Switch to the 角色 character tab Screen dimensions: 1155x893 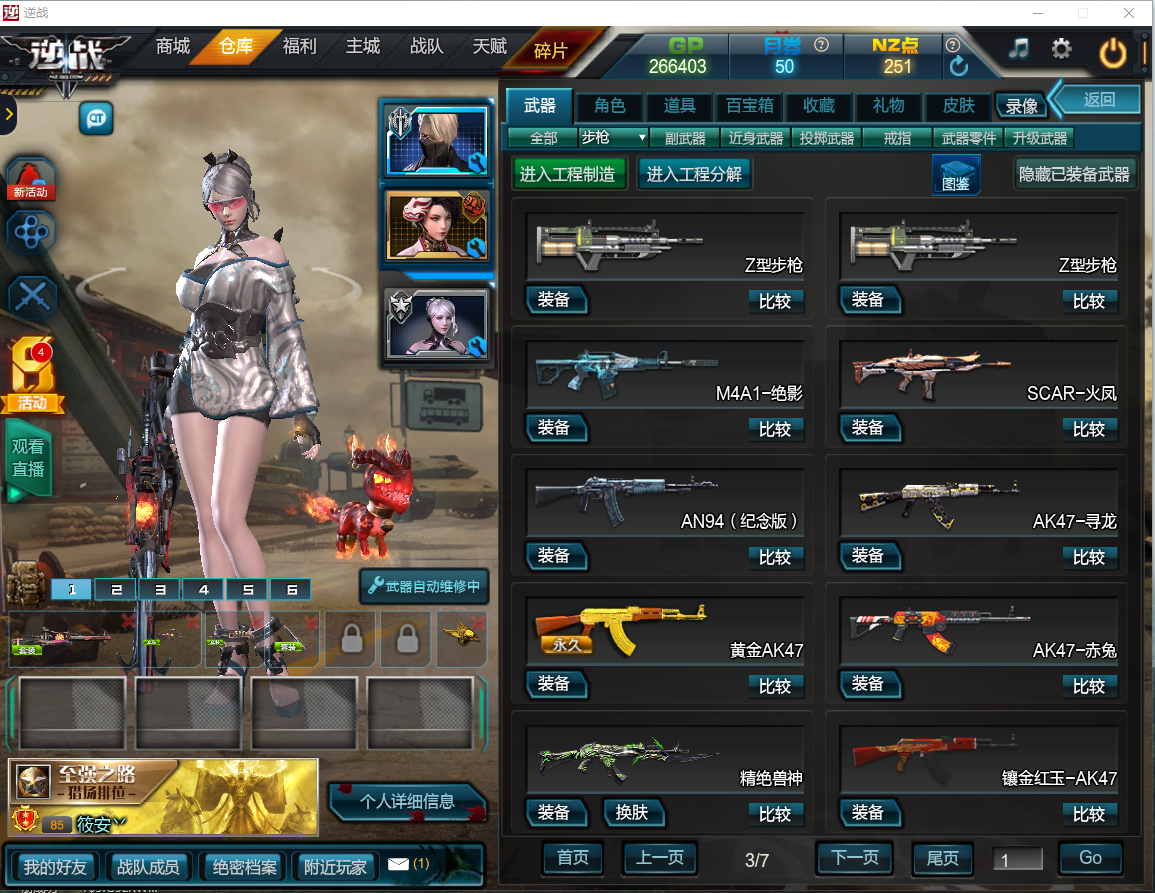[609, 106]
